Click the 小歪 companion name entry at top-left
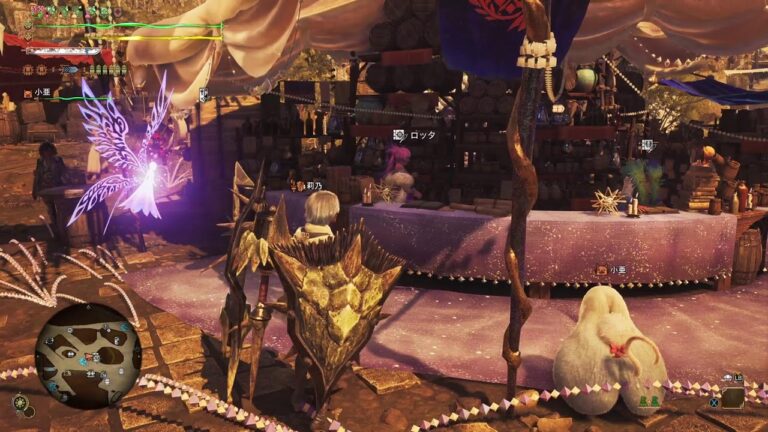 pyautogui.click(x=41, y=95)
